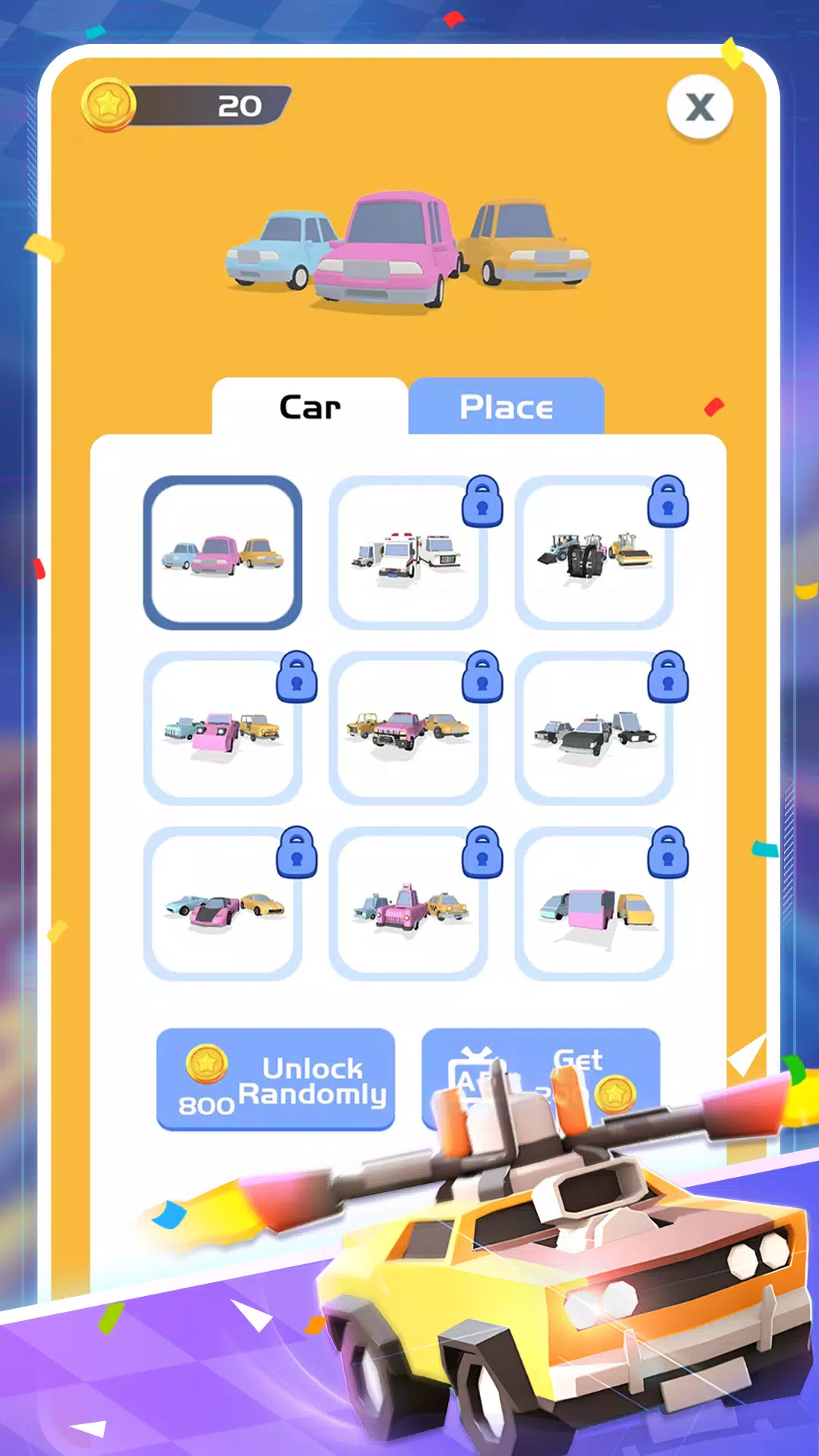The height and width of the screenshot is (1456, 819).
Task: Close the car selection panel
Action: [x=699, y=107]
